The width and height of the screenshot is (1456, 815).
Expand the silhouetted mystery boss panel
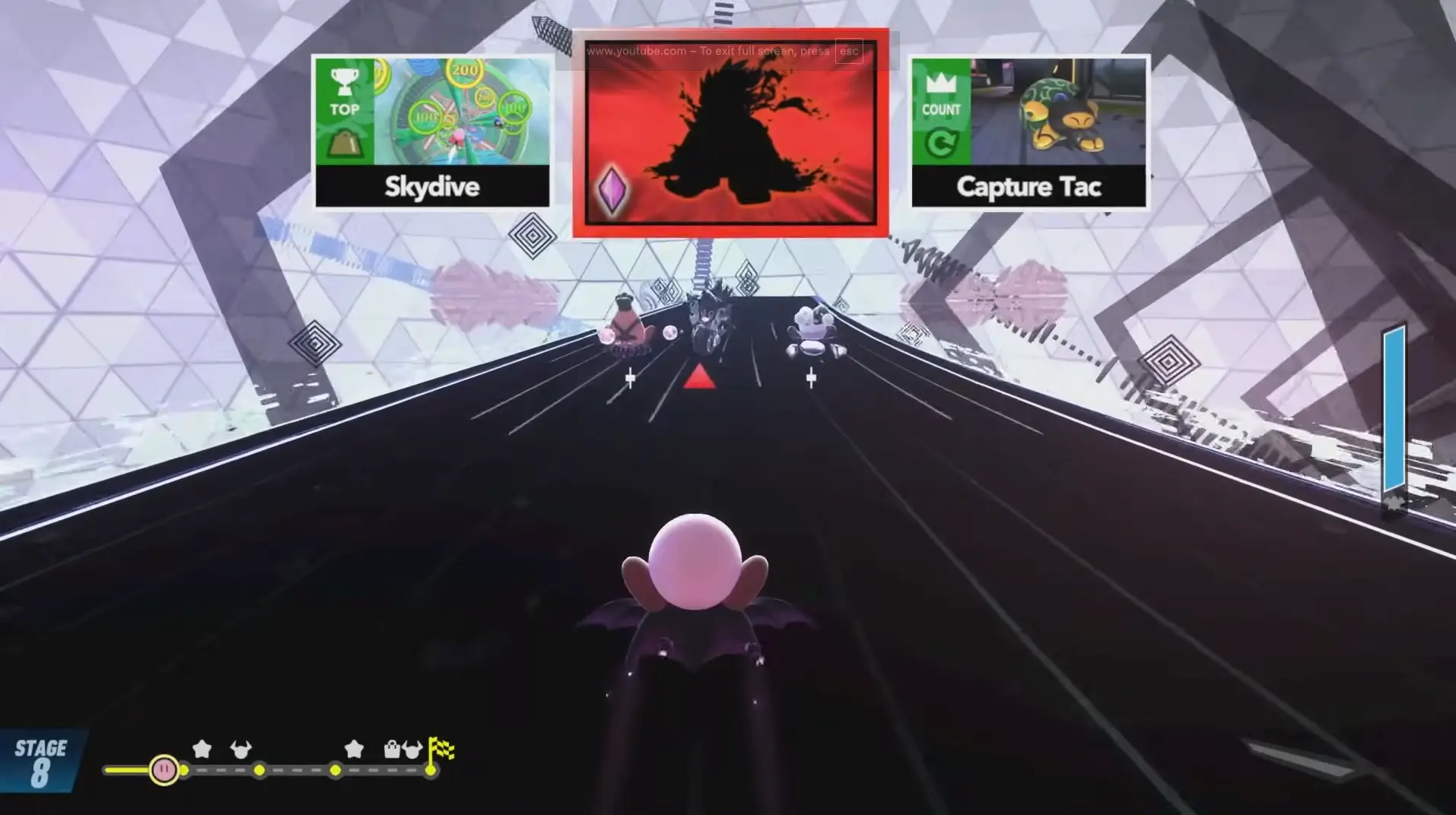coord(729,135)
